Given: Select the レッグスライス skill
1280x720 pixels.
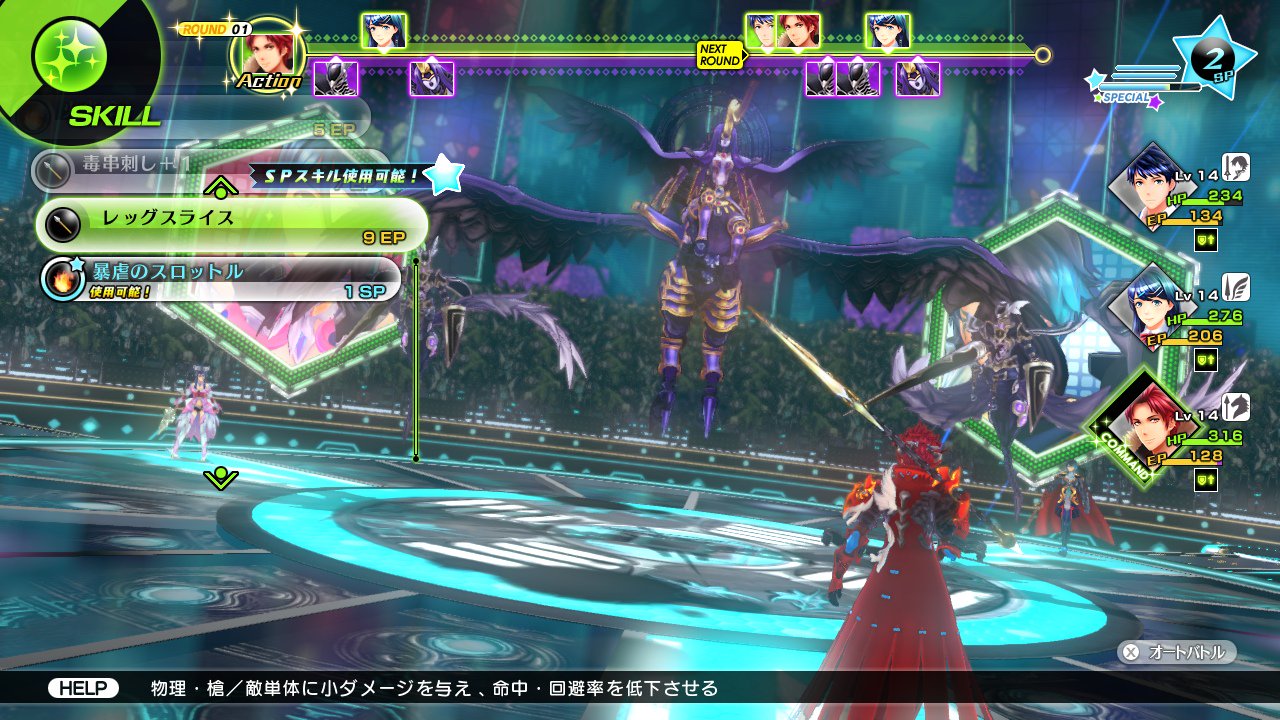Looking at the screenshot, I should (232, 224).
